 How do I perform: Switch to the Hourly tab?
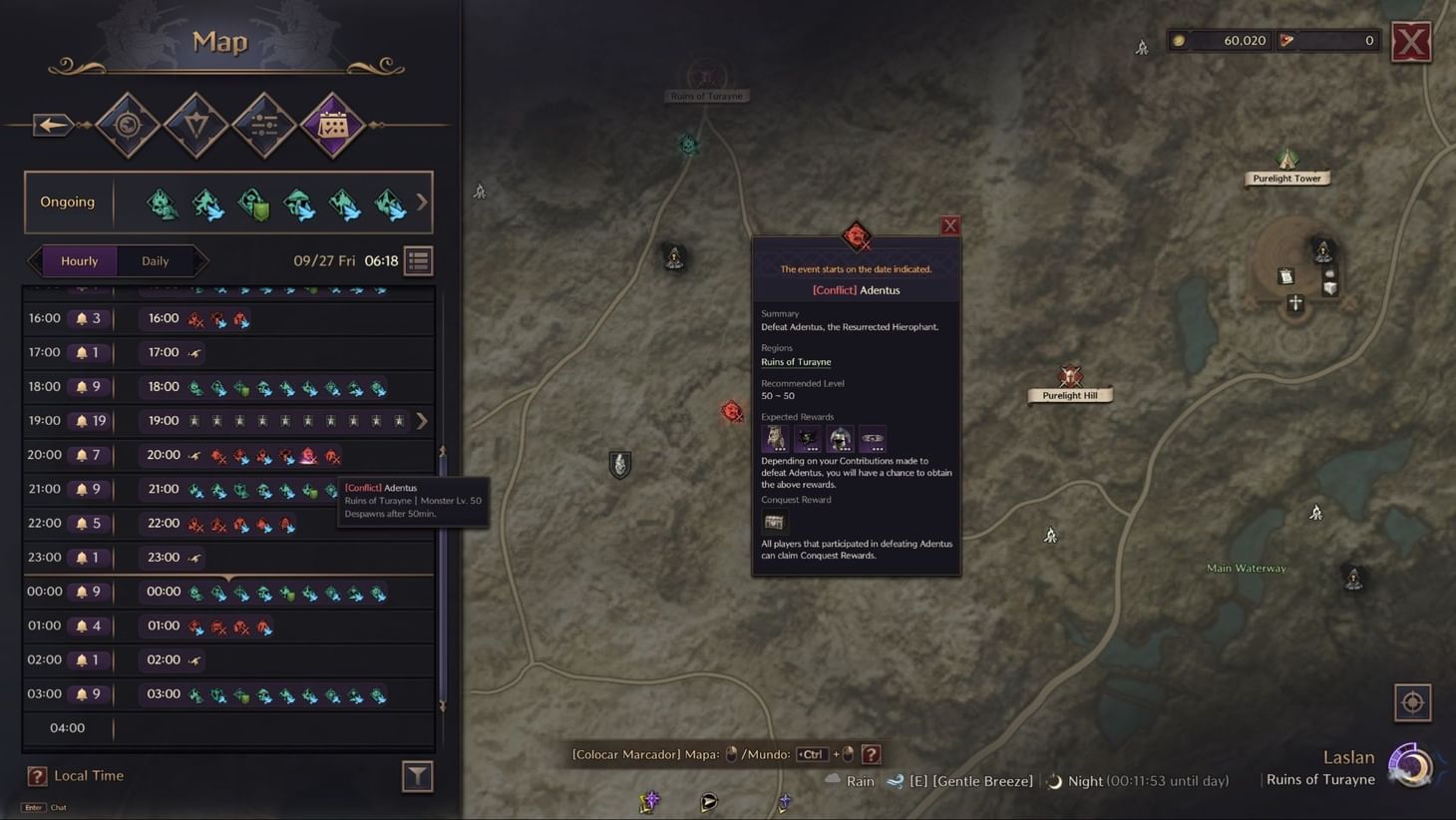79,260
